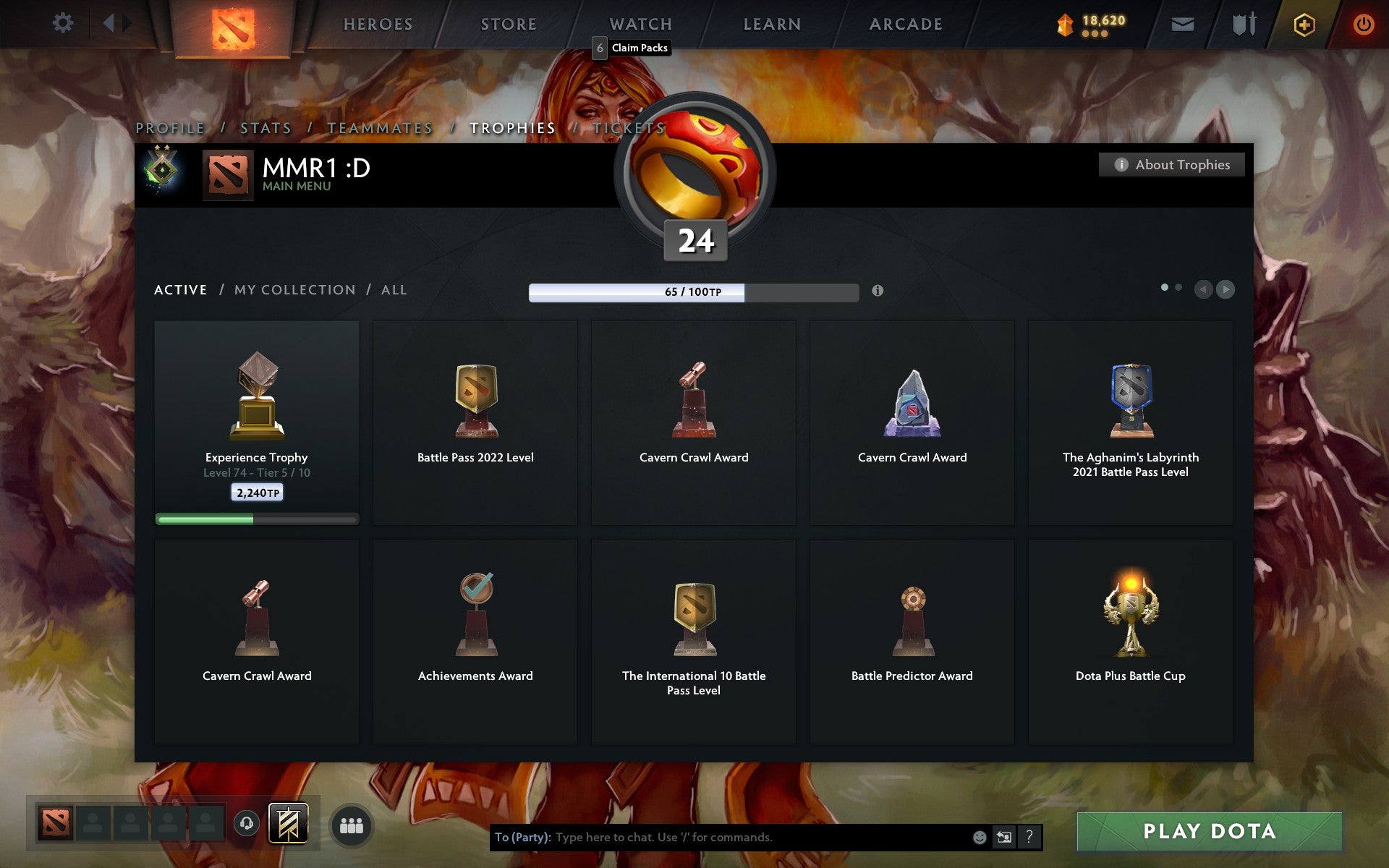The image size is (1389, 868).
Task: Open settings with the gear icon
Action: (64, 24)
